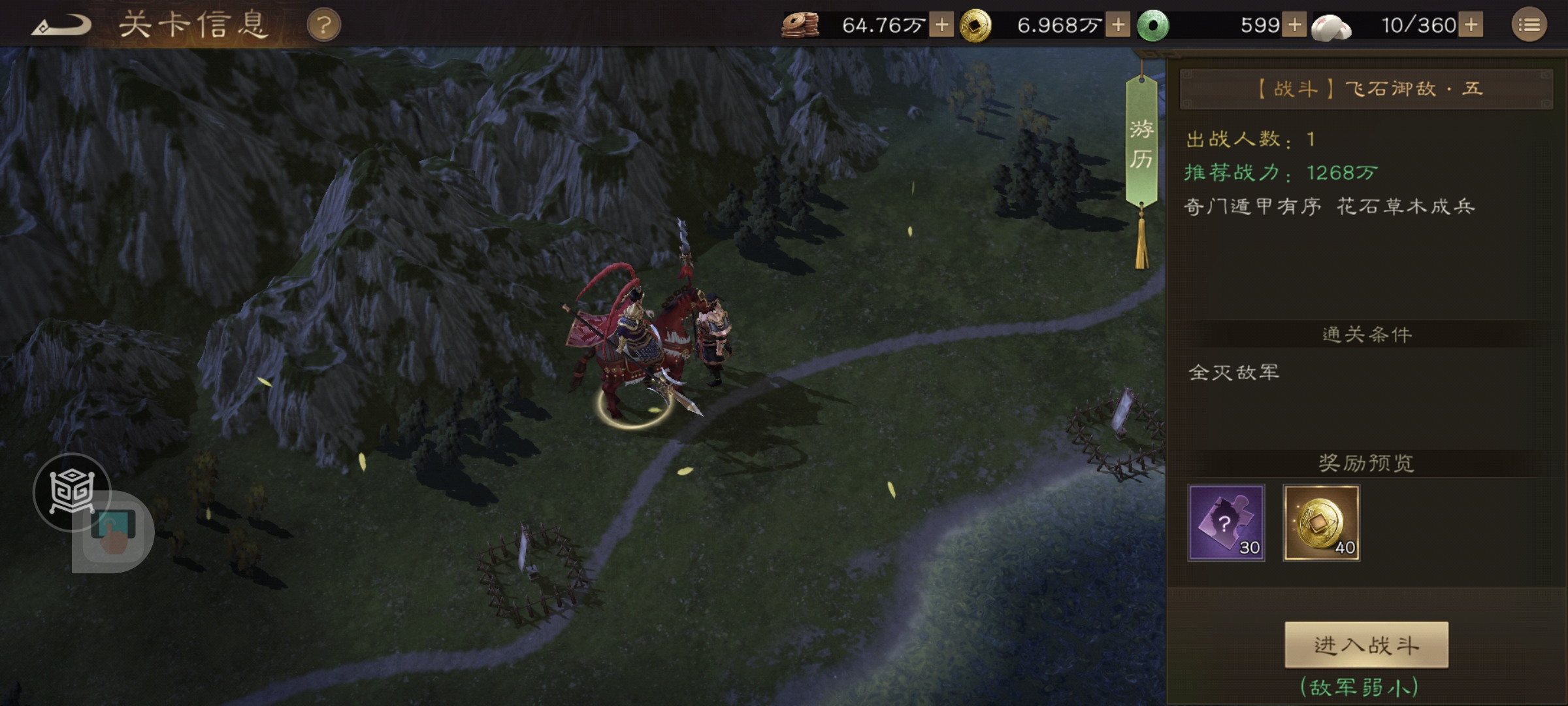The height and width of the screenshot is (706, 1568).
Task: Open the list menu icon
Action: (x=1529, y=25)
